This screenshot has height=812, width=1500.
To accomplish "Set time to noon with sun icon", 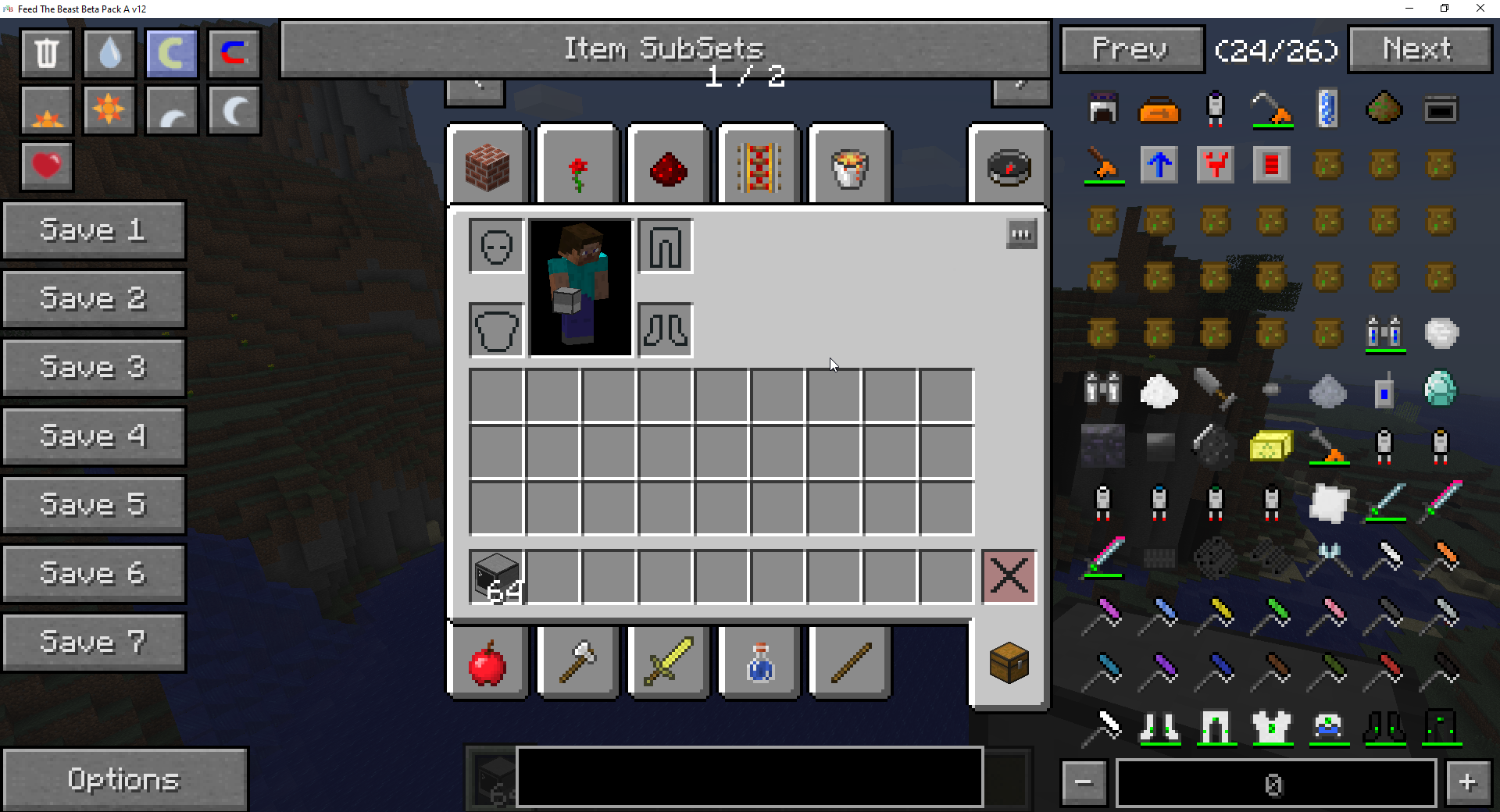I will tap(109, 109).
